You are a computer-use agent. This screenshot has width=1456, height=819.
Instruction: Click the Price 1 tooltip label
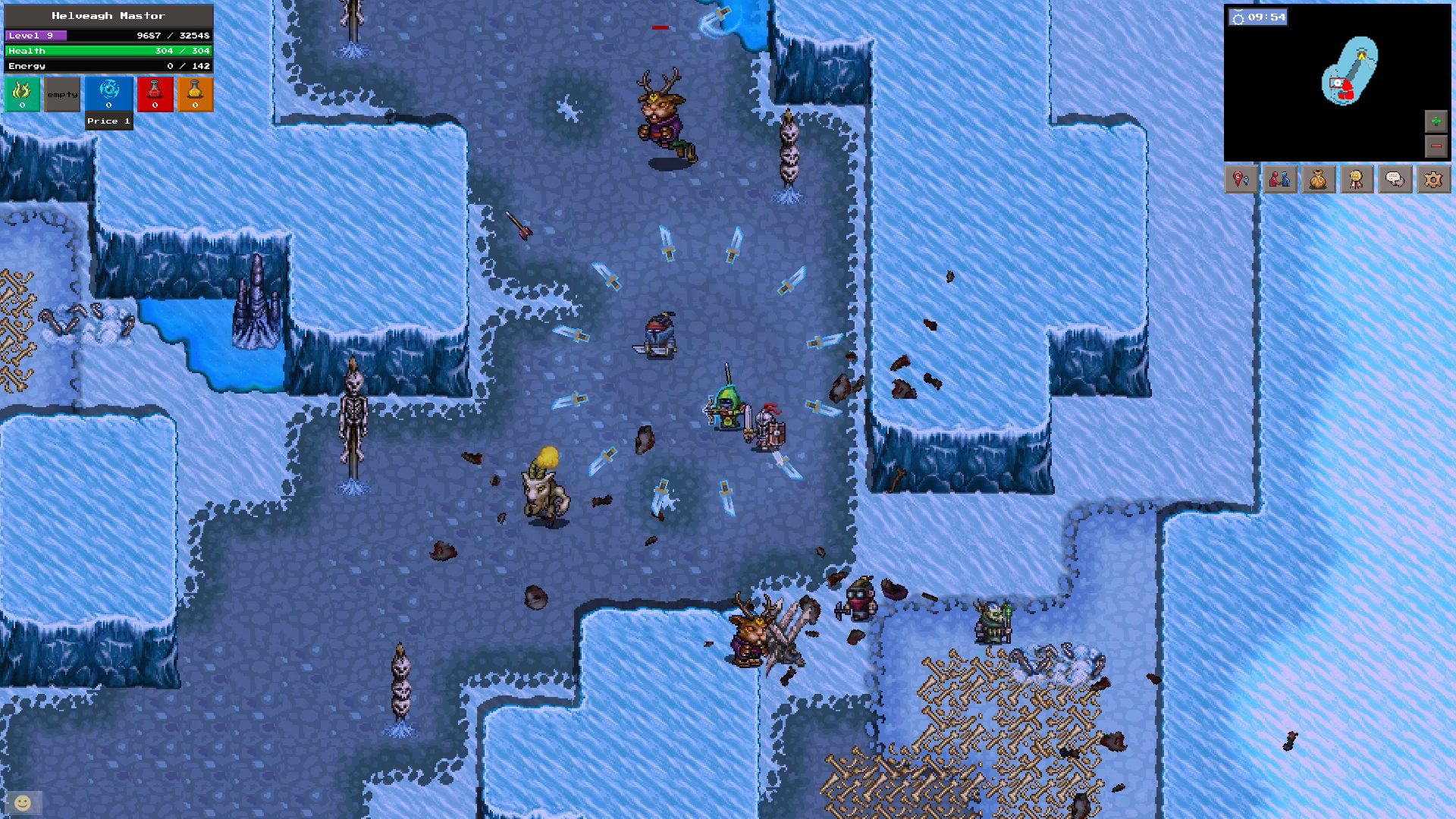click(x=108, y=121)
